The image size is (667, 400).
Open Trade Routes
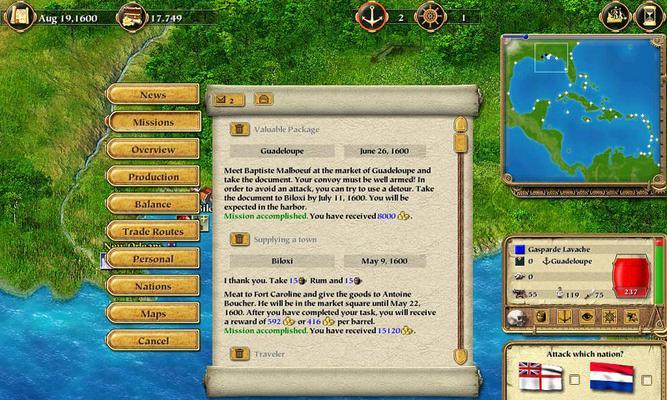point(152,231)
